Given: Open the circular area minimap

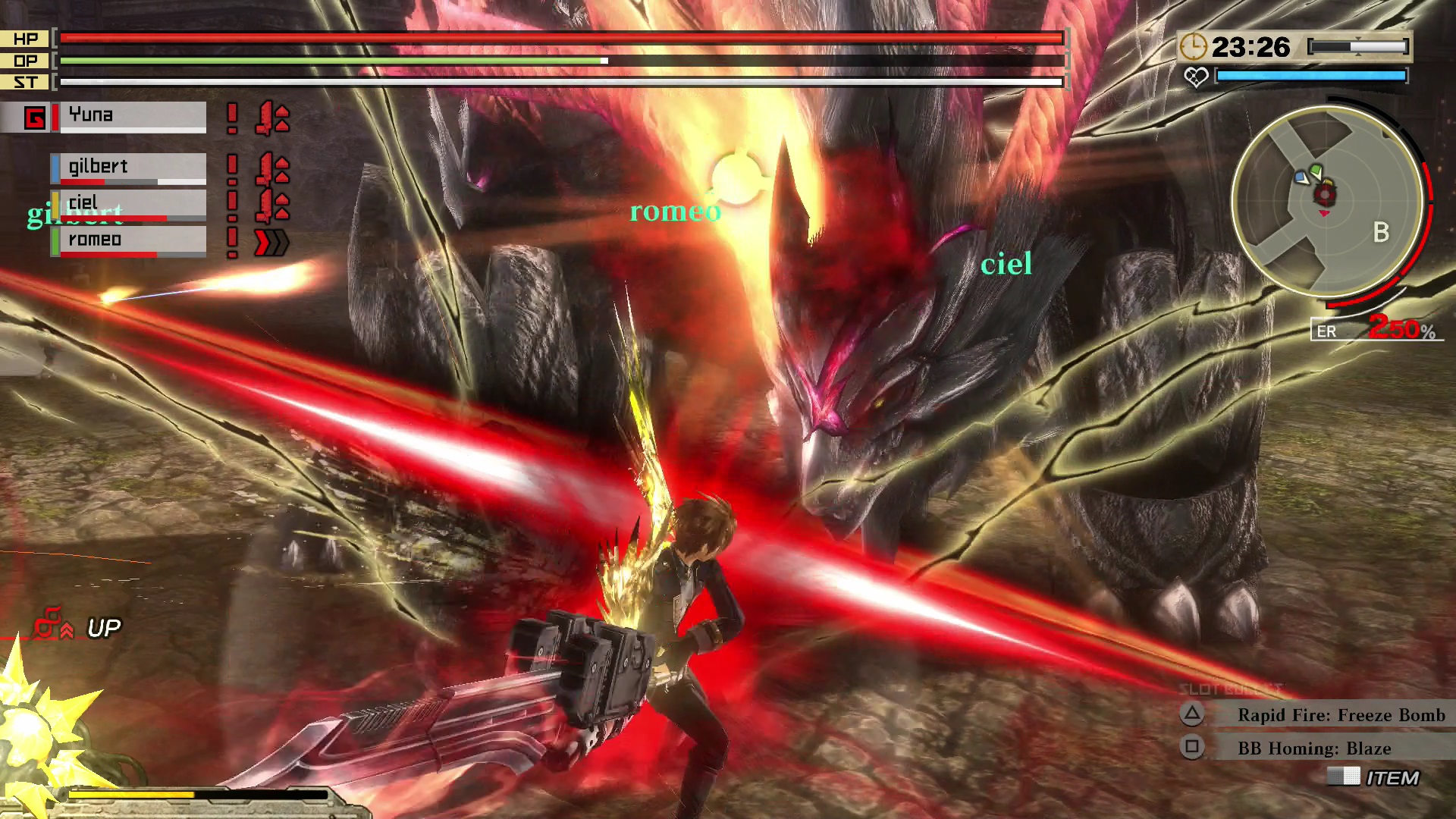Looking at the screenshot, I should [1326, 201].
